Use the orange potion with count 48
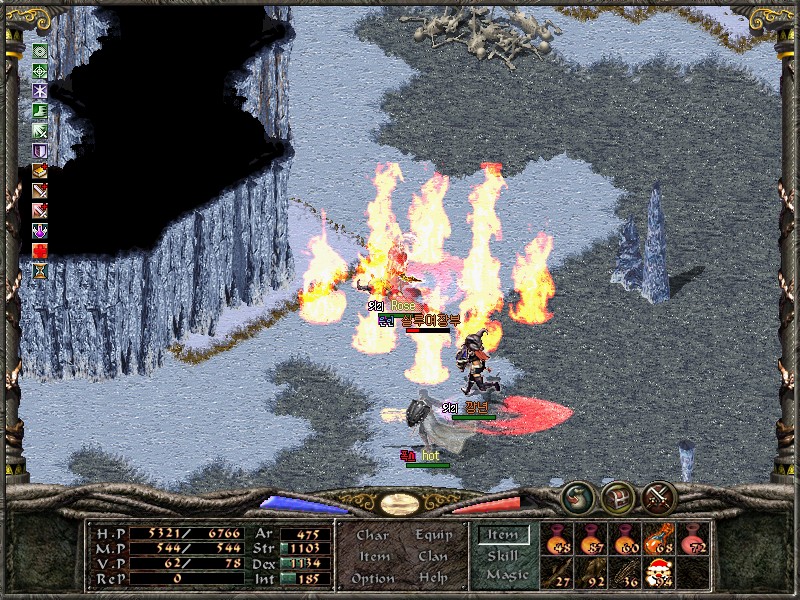 (x=557, y=540)
